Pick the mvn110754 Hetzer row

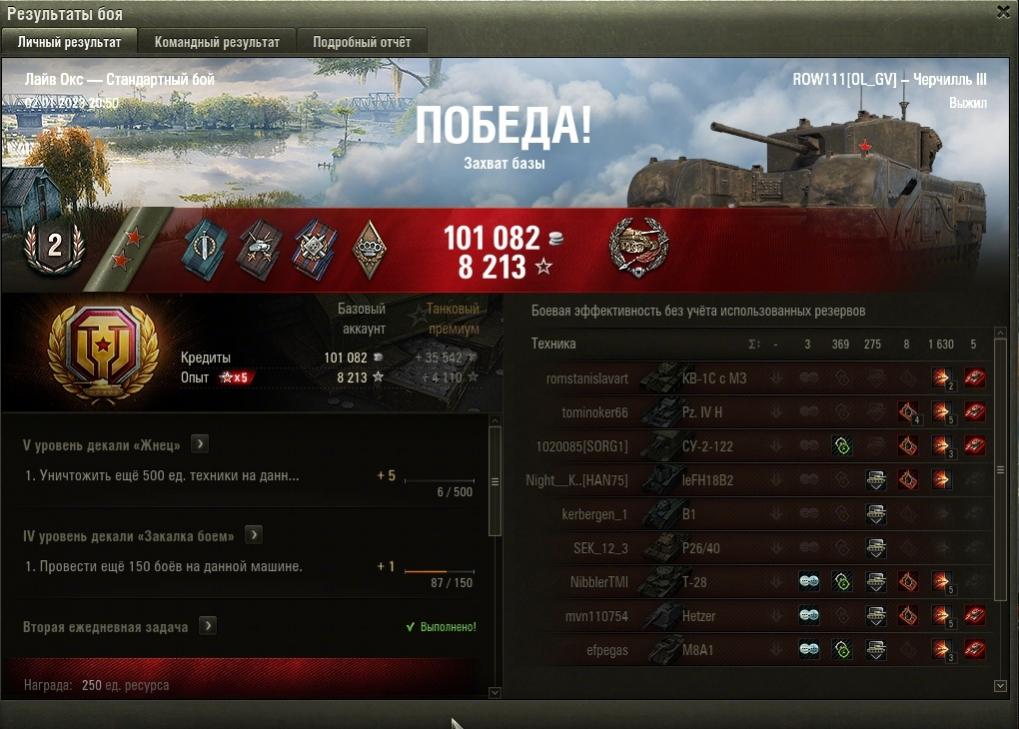760,616
